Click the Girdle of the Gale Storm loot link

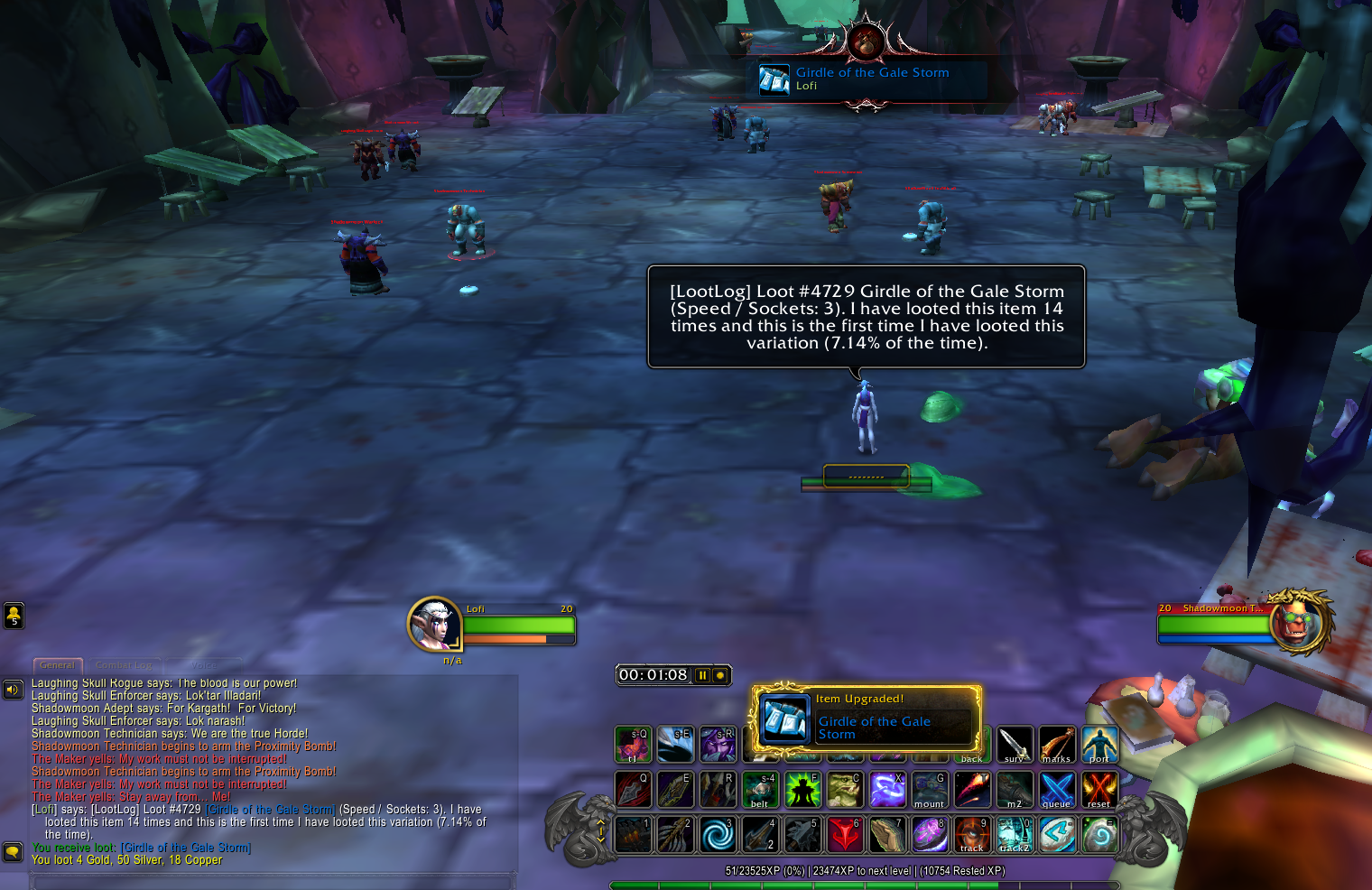[x=186, y=848]
